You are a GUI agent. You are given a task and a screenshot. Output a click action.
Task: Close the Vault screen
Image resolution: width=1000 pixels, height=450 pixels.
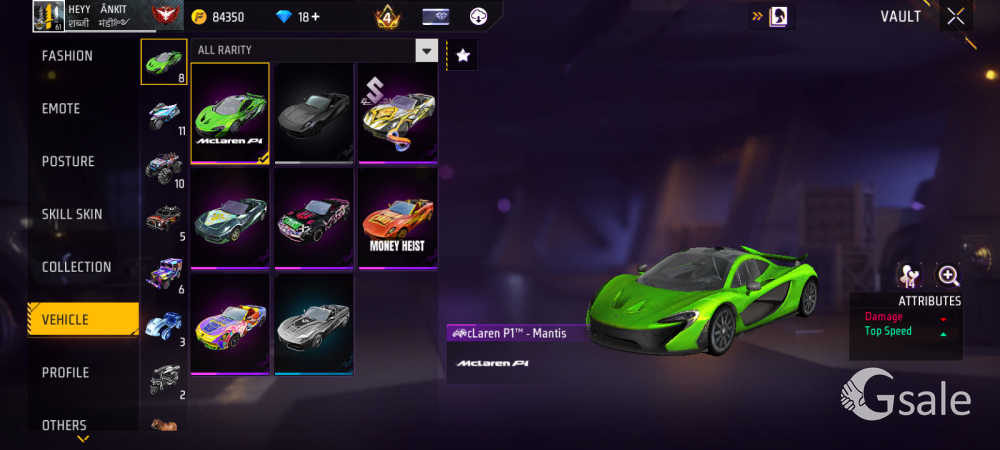(956, 16)
